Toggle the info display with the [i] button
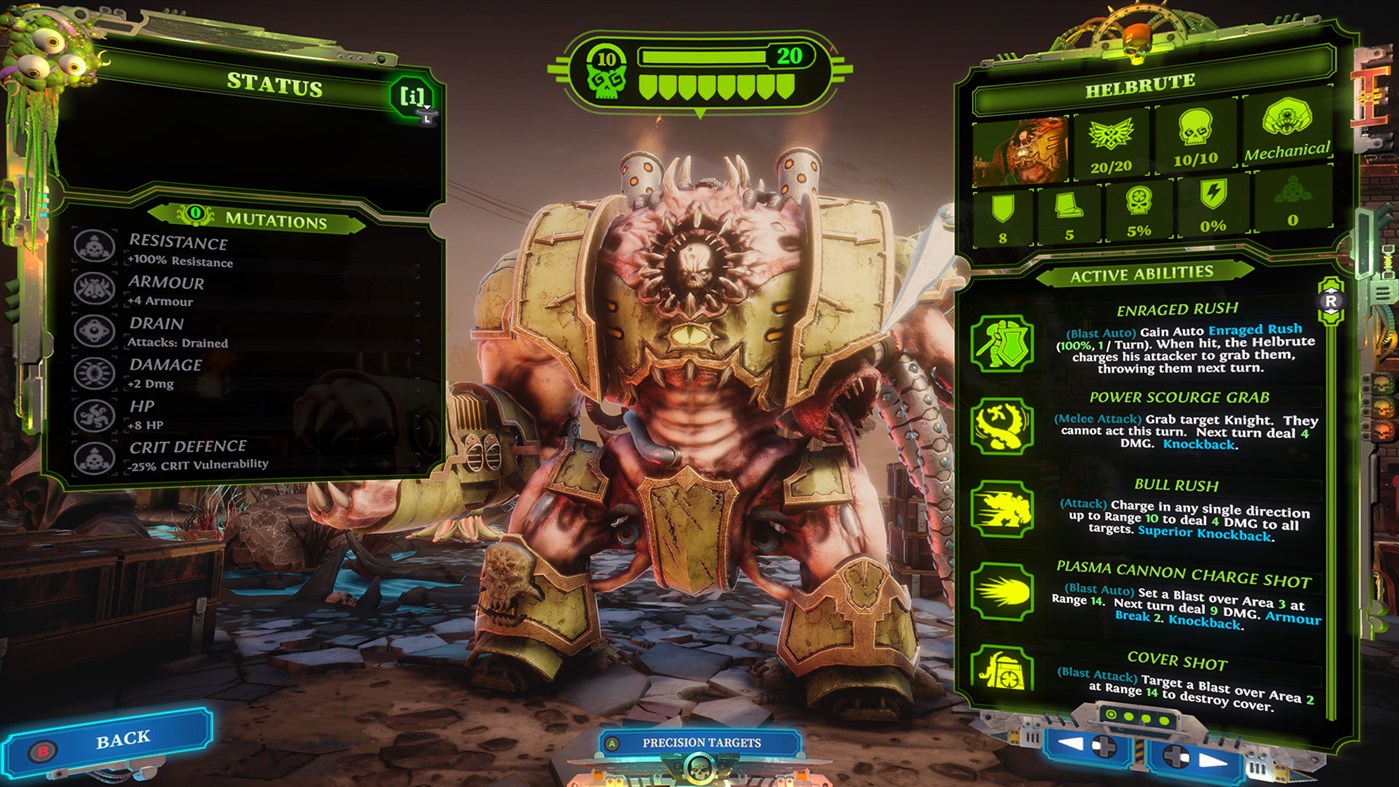The height and width of the screenshot is (787, 1399). click(x=412, y=96)
